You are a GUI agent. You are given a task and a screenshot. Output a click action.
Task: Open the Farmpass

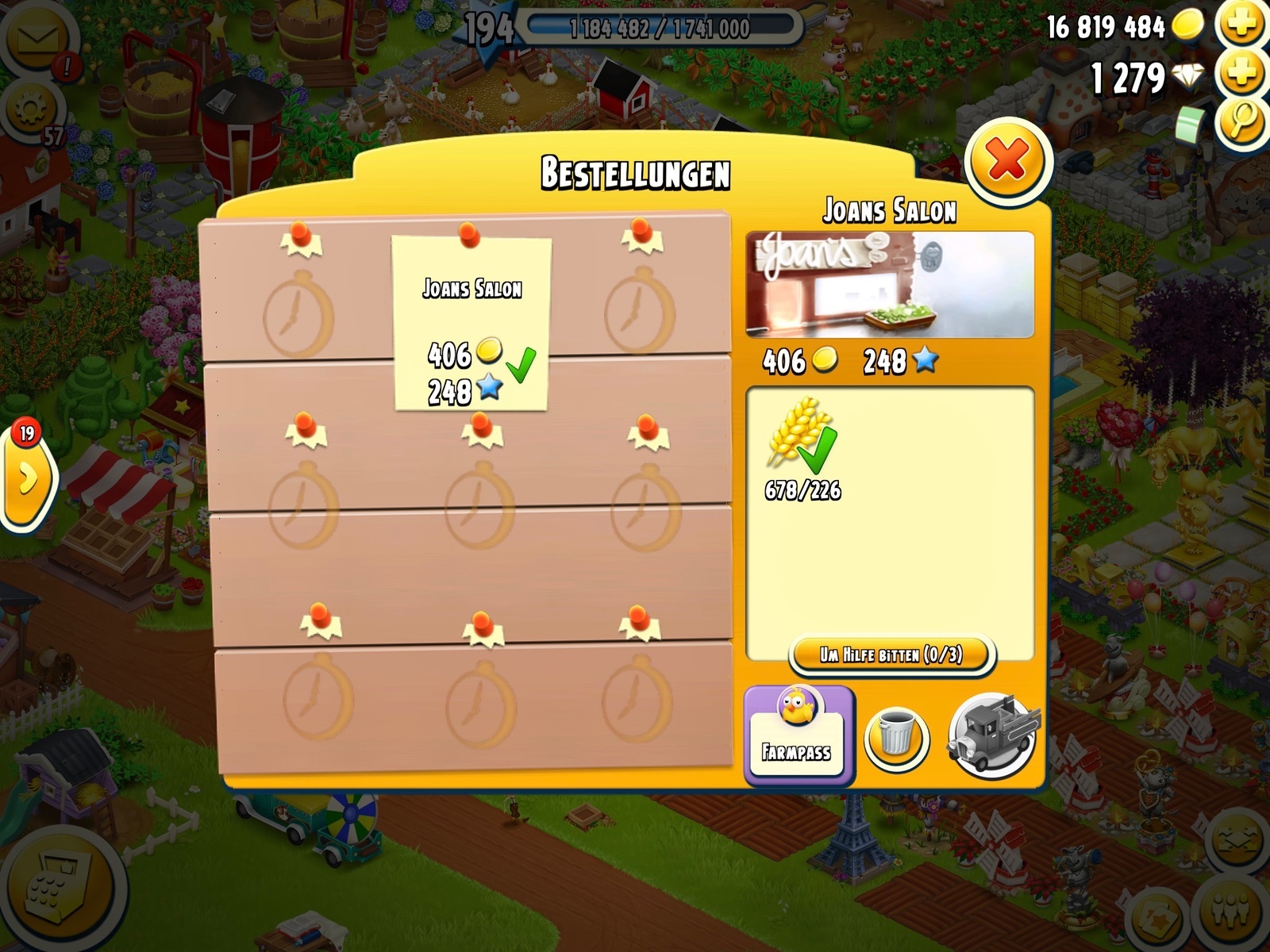point(797,735)
